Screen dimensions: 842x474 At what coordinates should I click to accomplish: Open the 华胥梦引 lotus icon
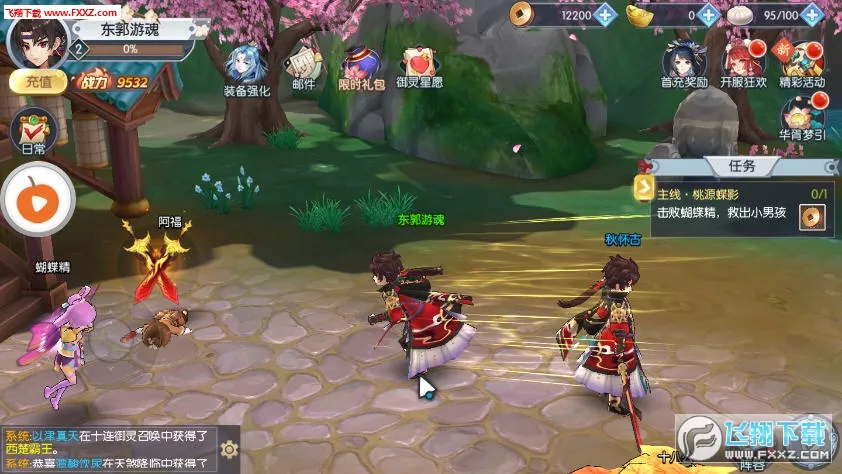point(802,118)
